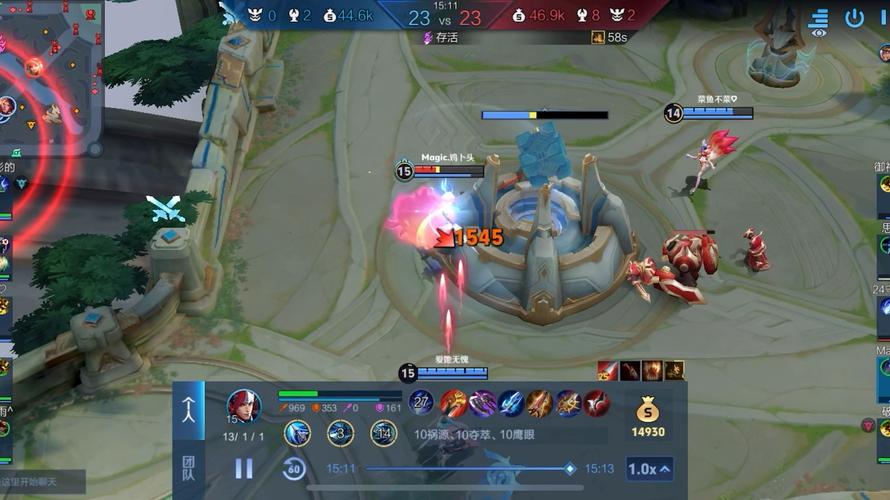
Task: Click the chat input box
Action: pyautogui.click(x=42, y=484)
